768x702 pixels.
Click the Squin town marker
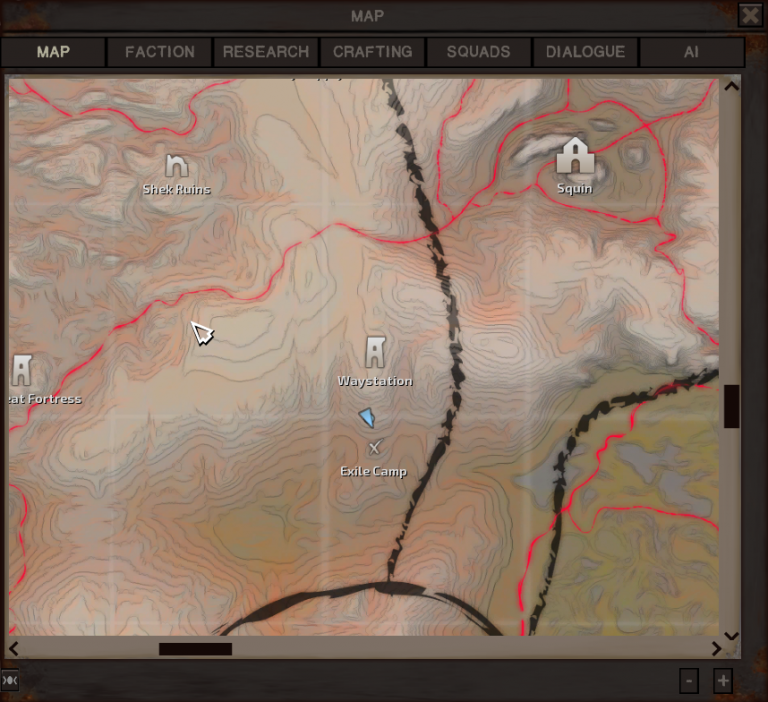574,156
